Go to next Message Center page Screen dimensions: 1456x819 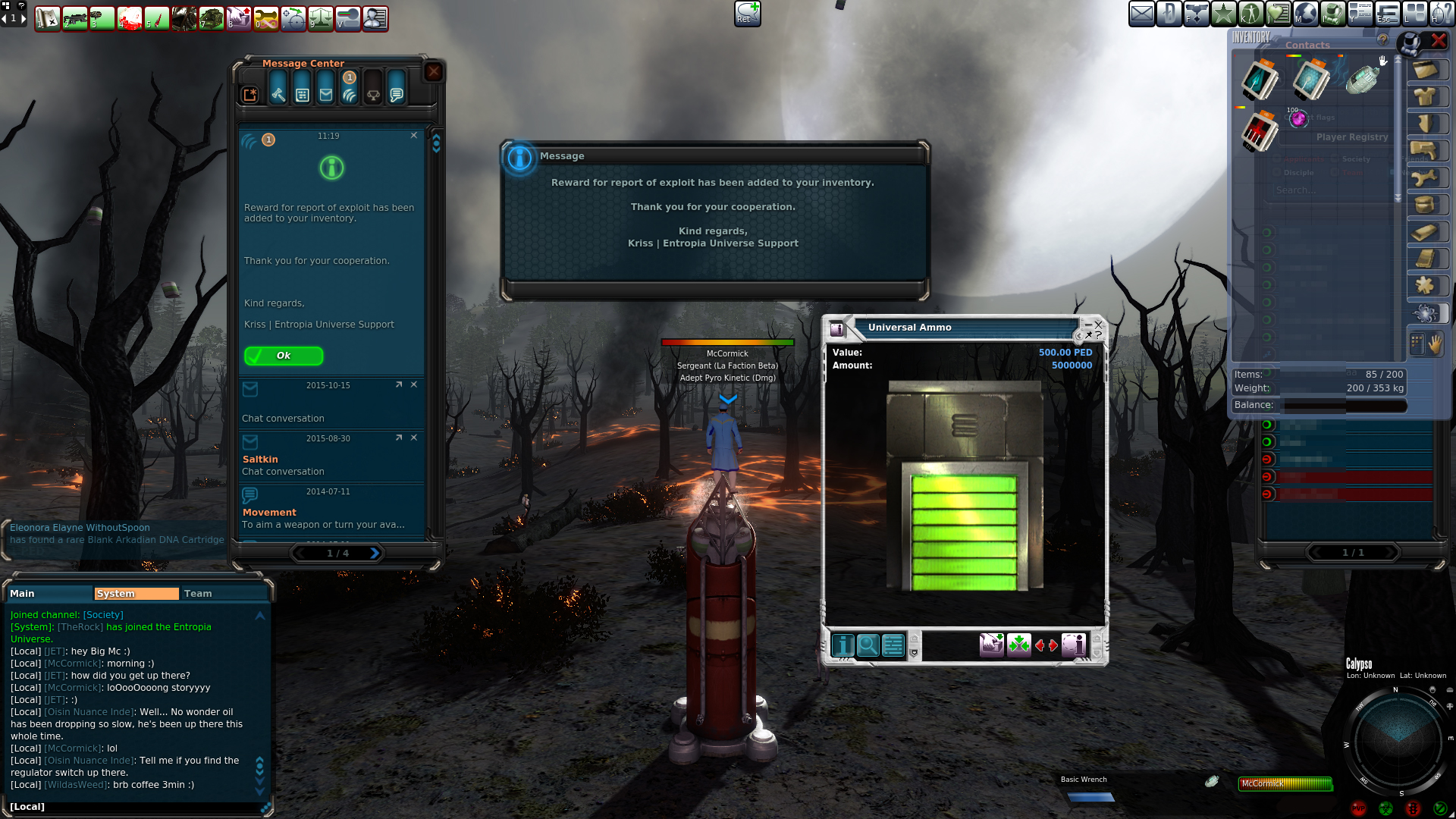click(x=374, y=554)
